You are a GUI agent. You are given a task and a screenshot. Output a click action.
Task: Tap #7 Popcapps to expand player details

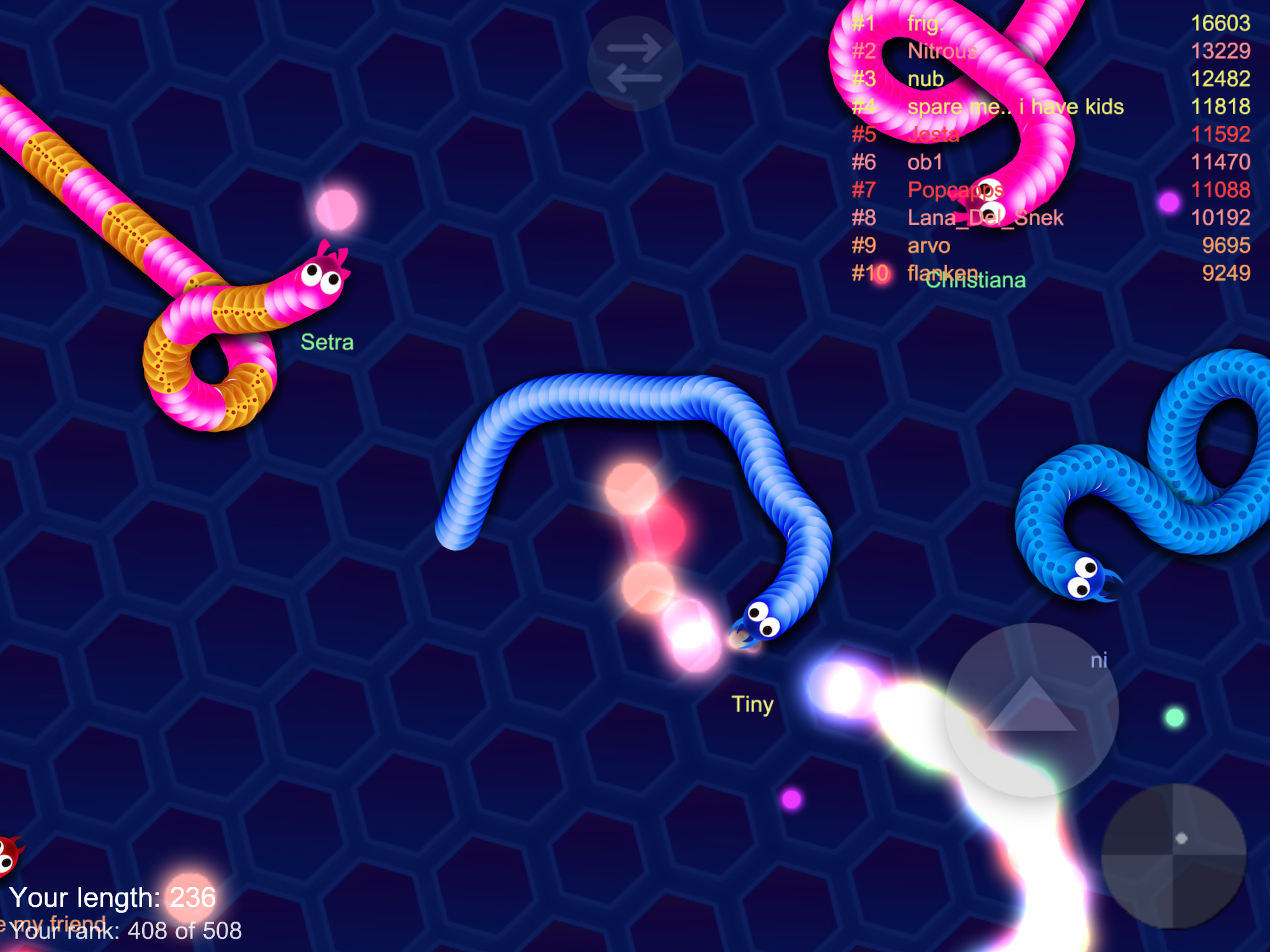[x=955, y=190]
